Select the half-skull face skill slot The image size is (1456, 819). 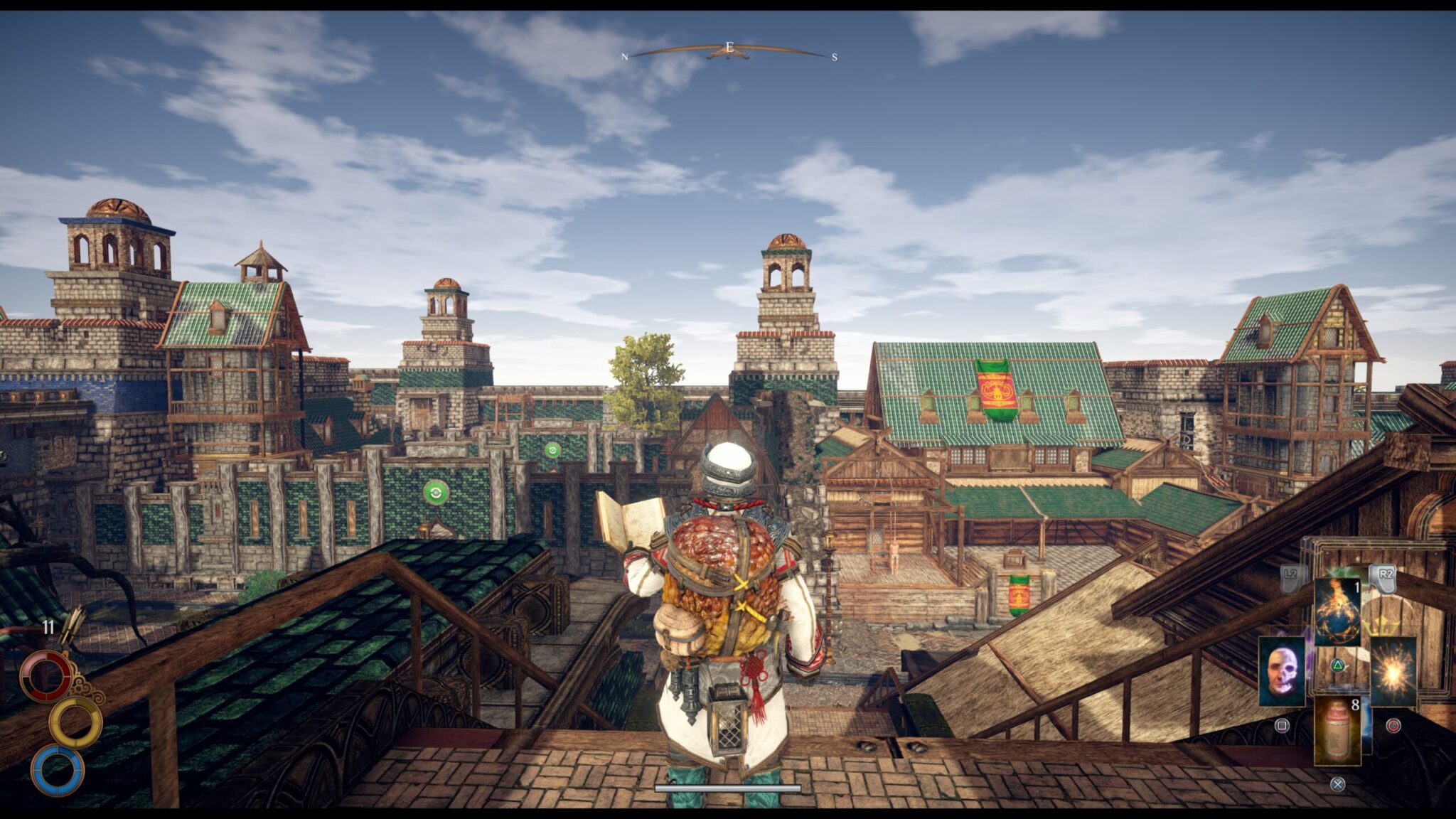[x=1281, y=671]
